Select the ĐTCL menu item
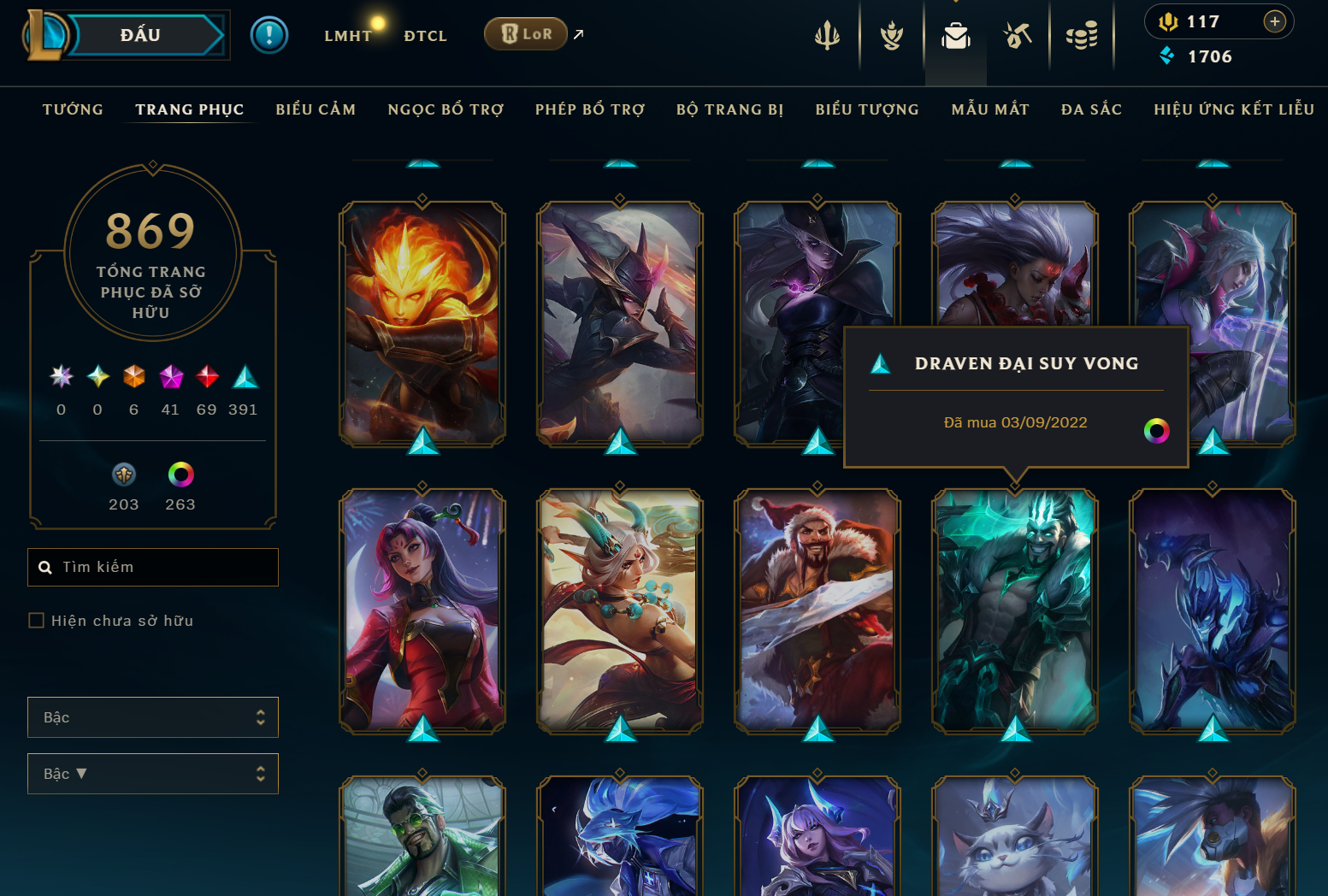1328x896 pixels. [x=425, y=35]
